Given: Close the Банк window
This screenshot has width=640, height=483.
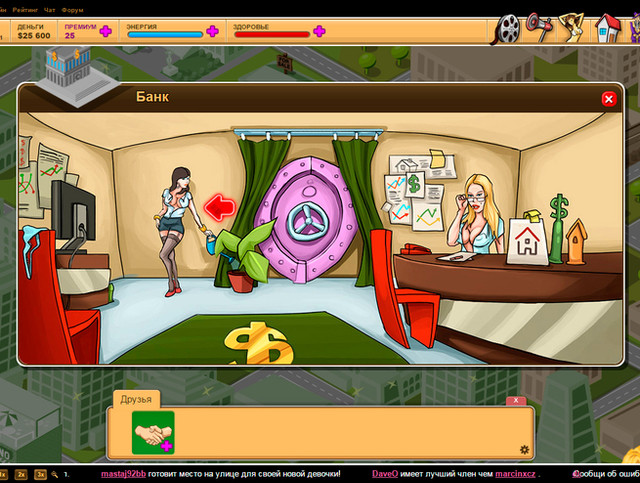Looking at the screenshot, I should click(608, 99).
